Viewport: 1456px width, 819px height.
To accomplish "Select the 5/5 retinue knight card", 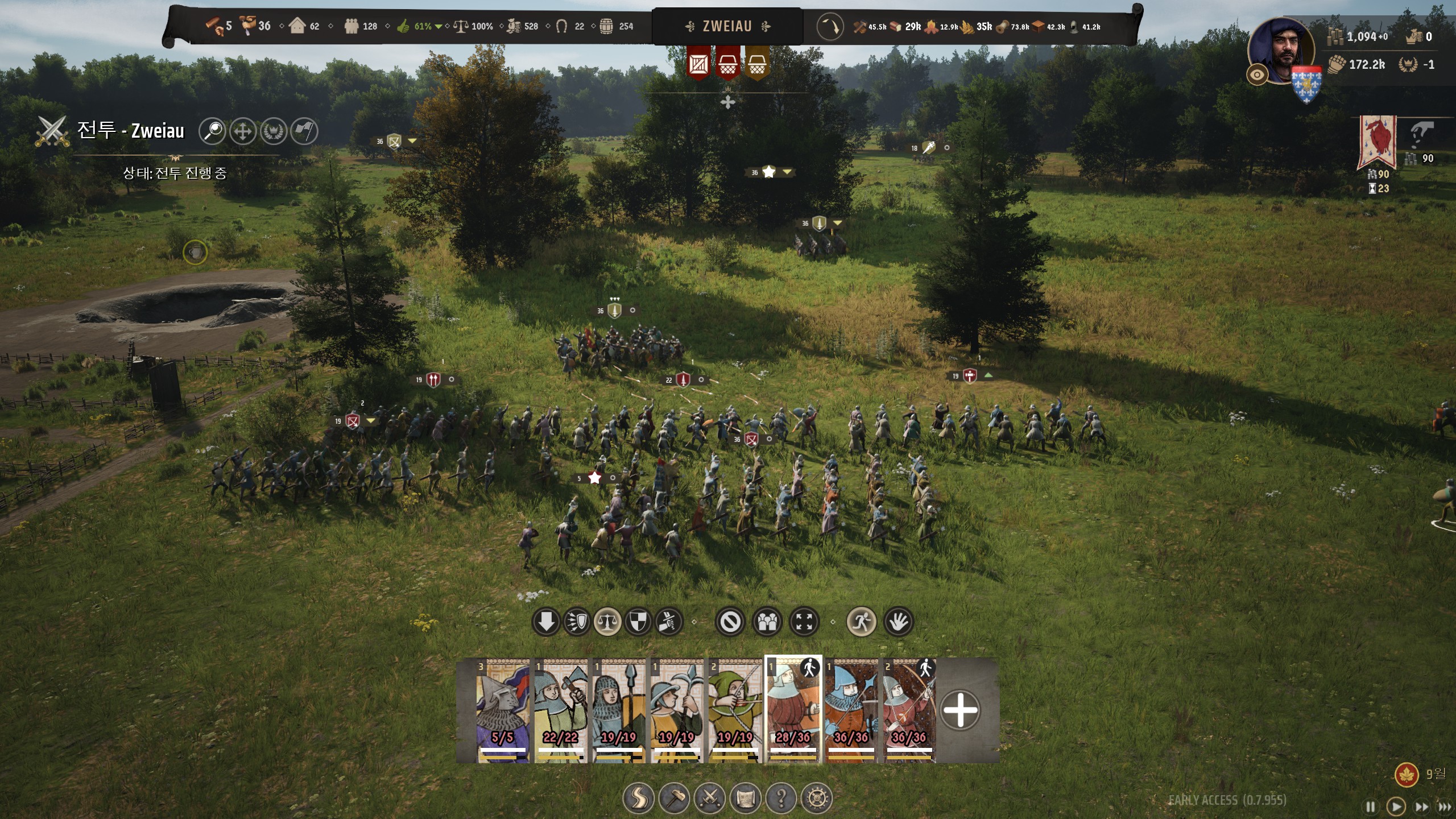I will click(503, 710).
